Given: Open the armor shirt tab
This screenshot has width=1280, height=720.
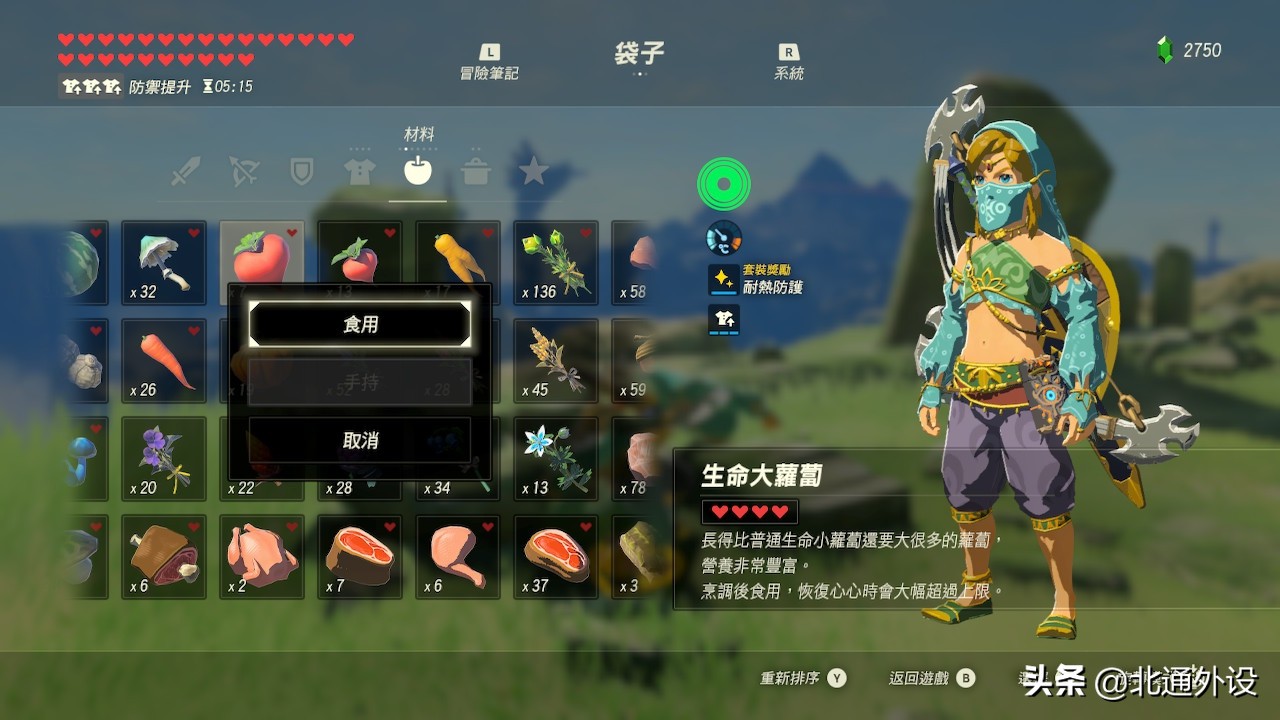Looking at the screenshot, I should [x=359, y=171].
